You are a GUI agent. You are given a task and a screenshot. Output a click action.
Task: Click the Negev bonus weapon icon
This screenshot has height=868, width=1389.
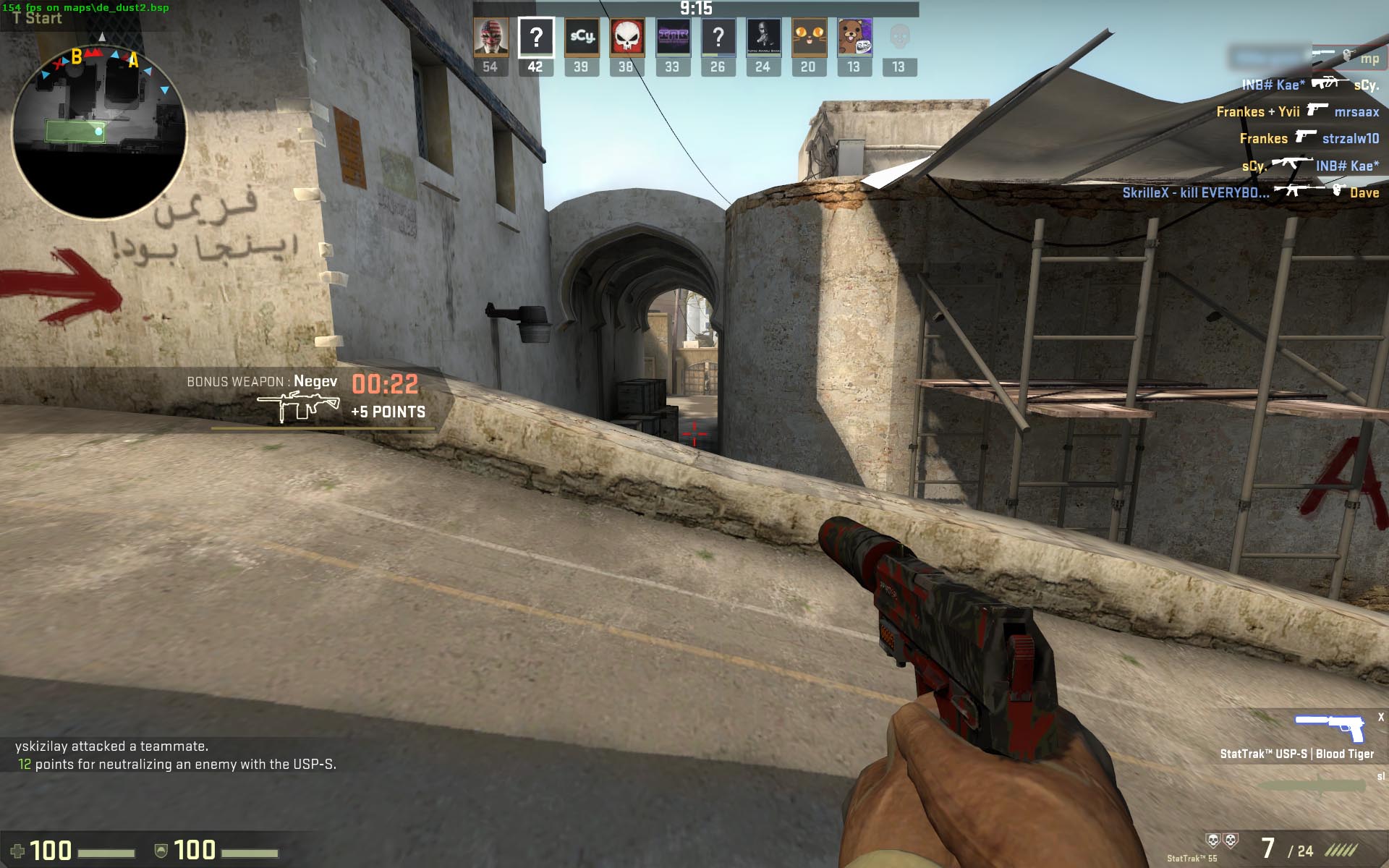point(298,407)
